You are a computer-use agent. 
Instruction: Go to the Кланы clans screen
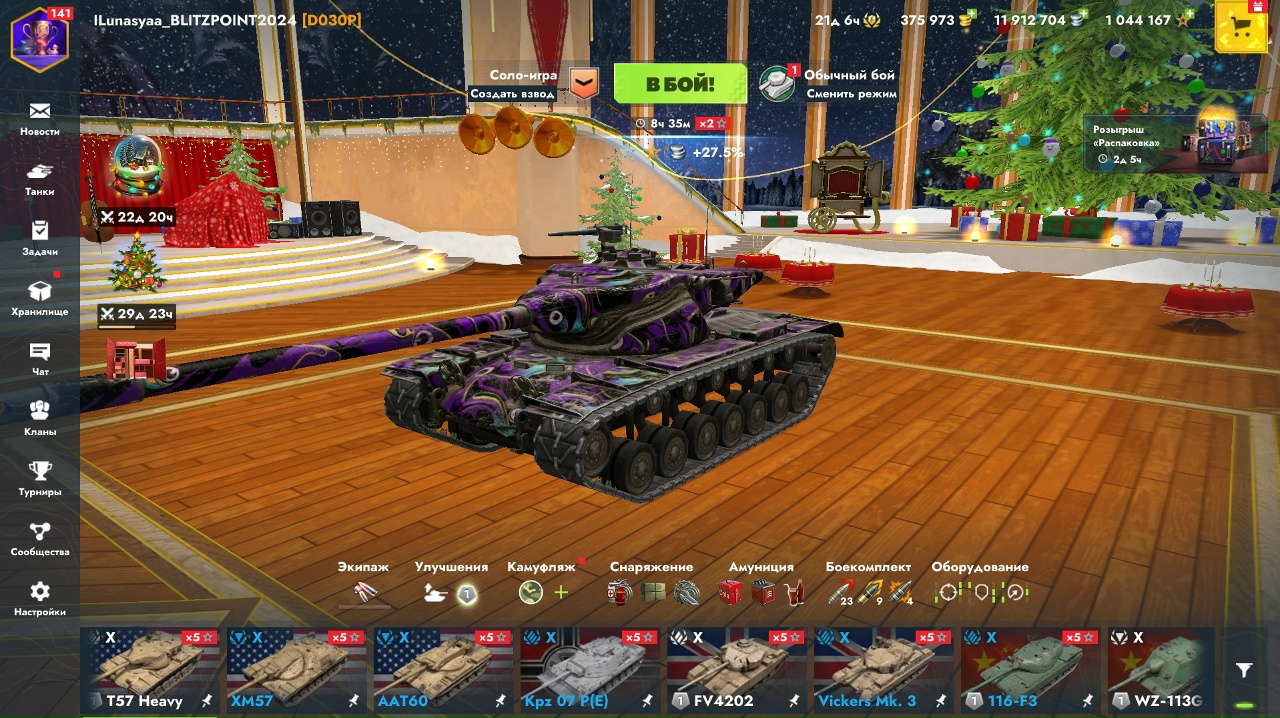tap(40, 418)
